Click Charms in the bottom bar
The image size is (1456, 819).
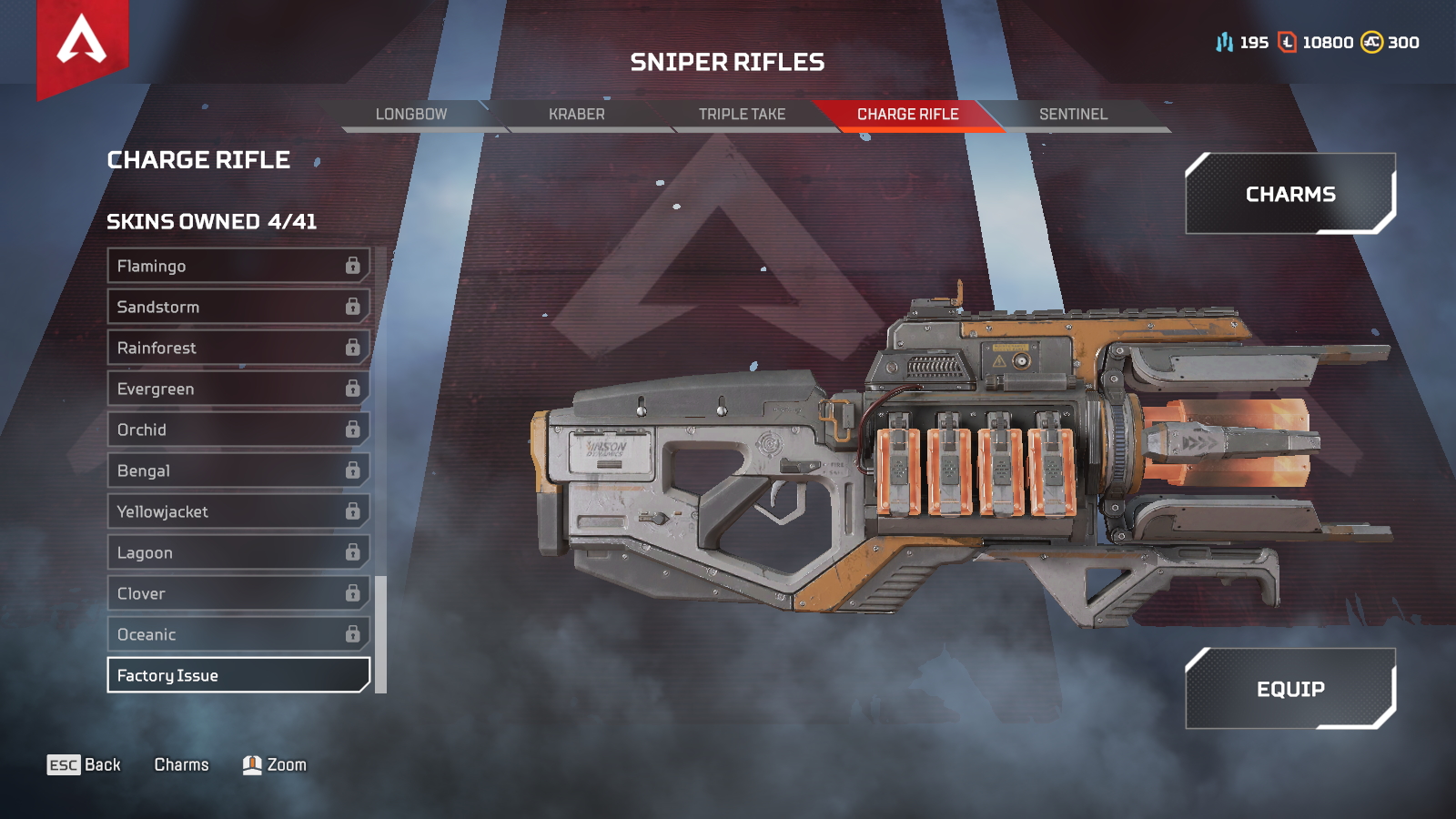(x=181, y=764)
